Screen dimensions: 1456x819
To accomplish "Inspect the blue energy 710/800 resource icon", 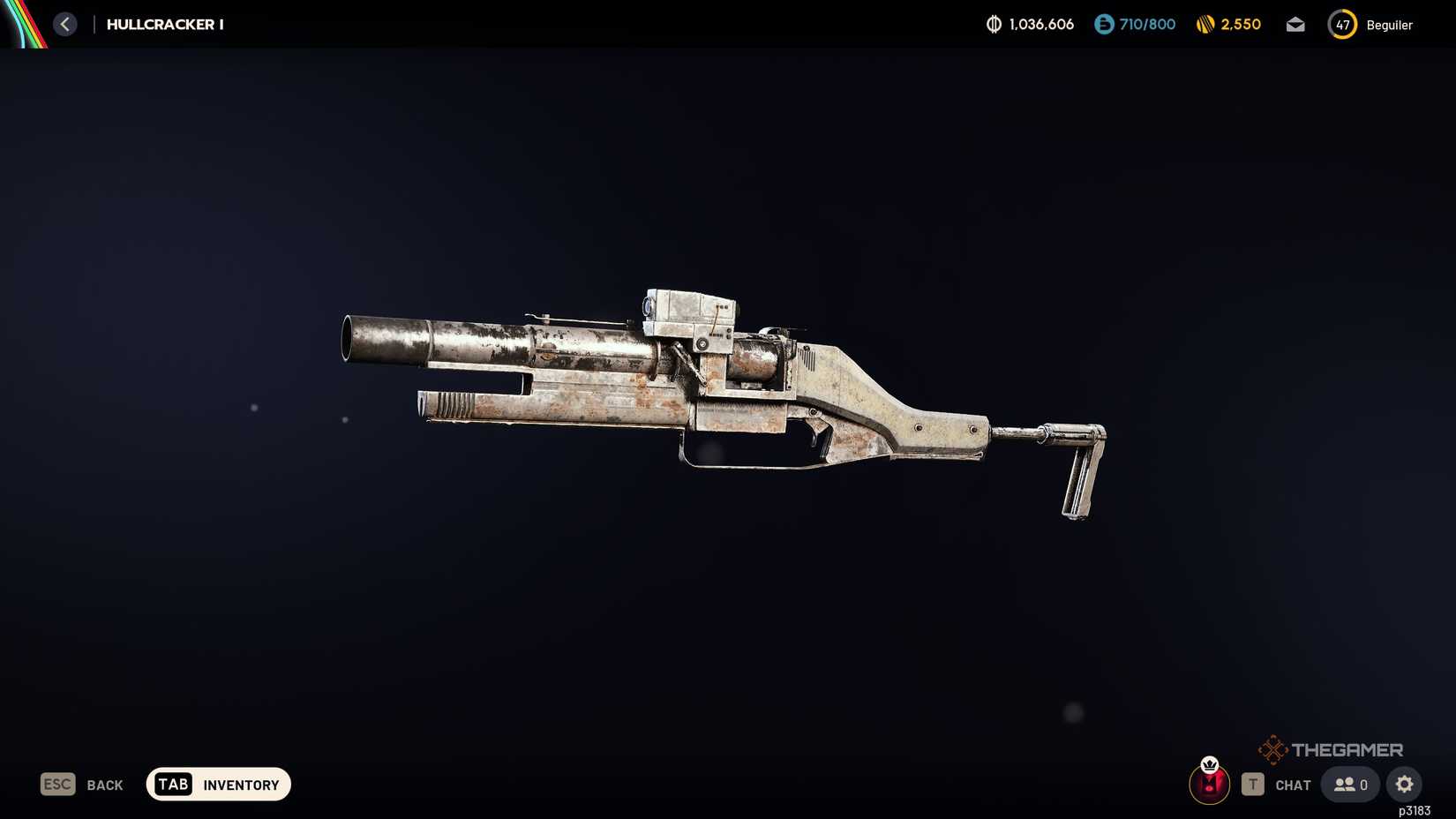I will 1102,24.
